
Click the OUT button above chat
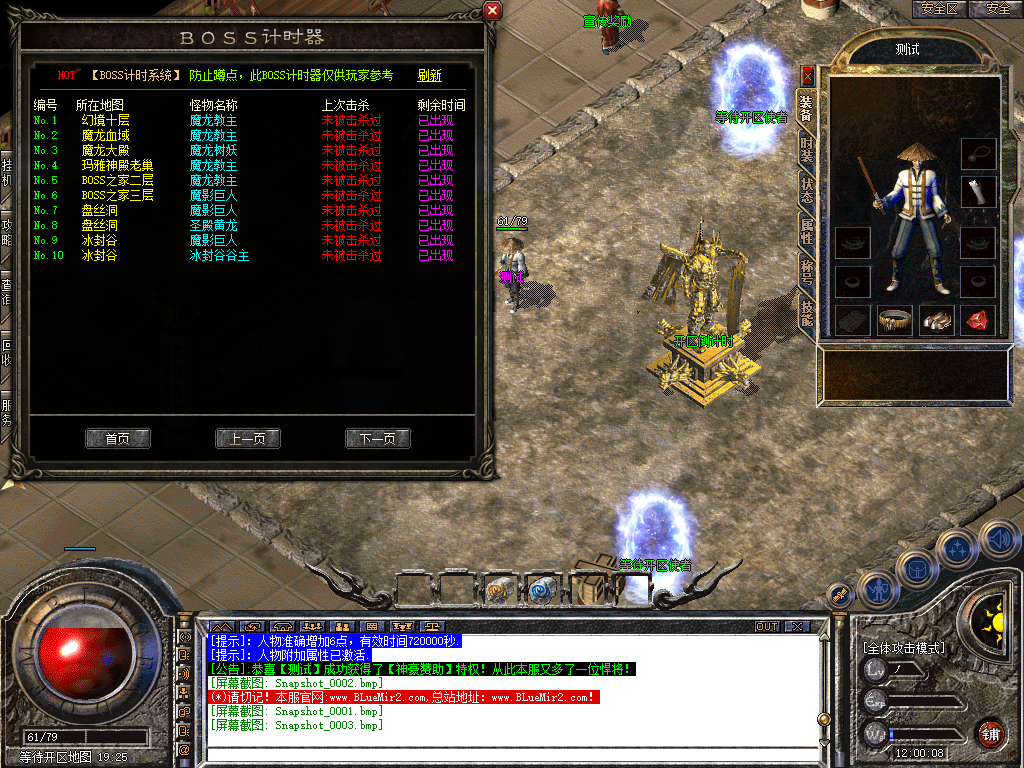click(x=766, y=627)
